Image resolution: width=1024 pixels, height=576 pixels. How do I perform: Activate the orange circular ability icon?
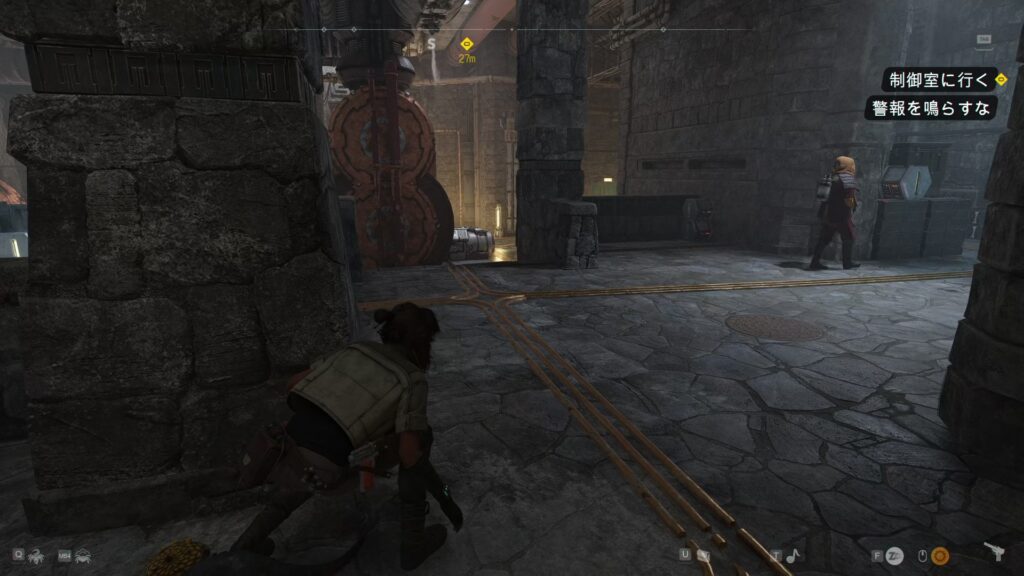click(x=940, y=555)
